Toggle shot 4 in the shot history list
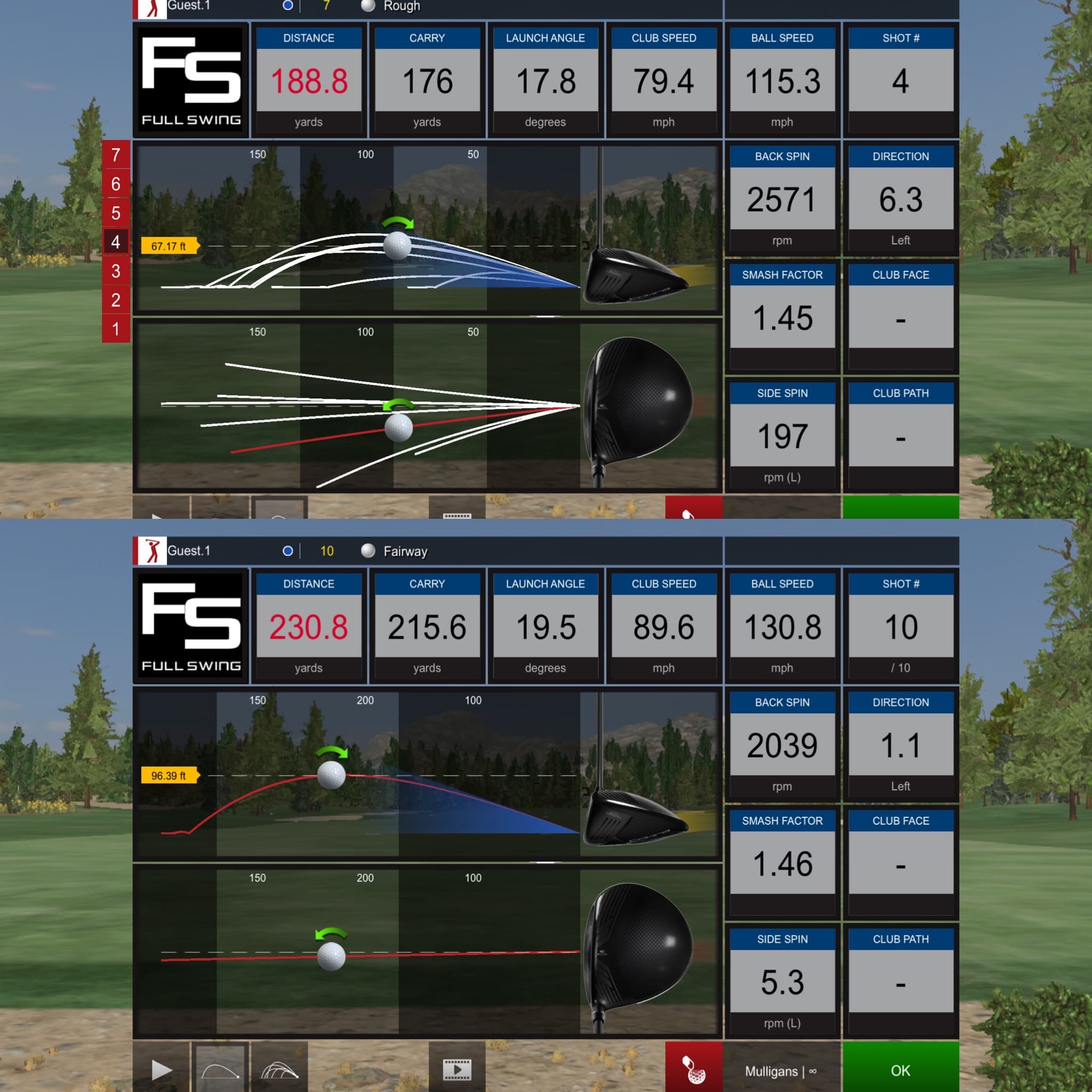This screenshot has height=1092, width=1092. point(115,243)
